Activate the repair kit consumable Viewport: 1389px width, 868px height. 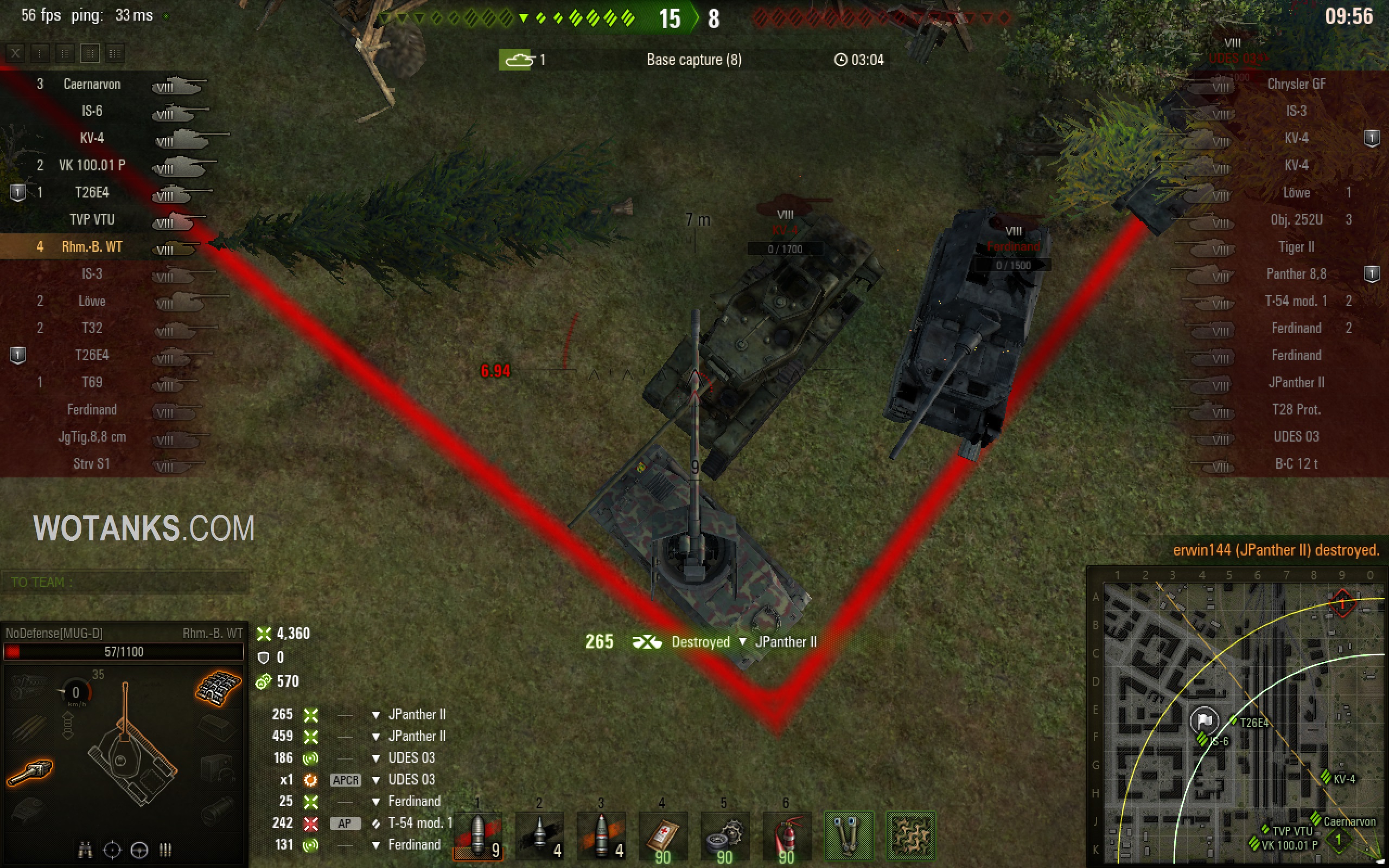[724, 835]
